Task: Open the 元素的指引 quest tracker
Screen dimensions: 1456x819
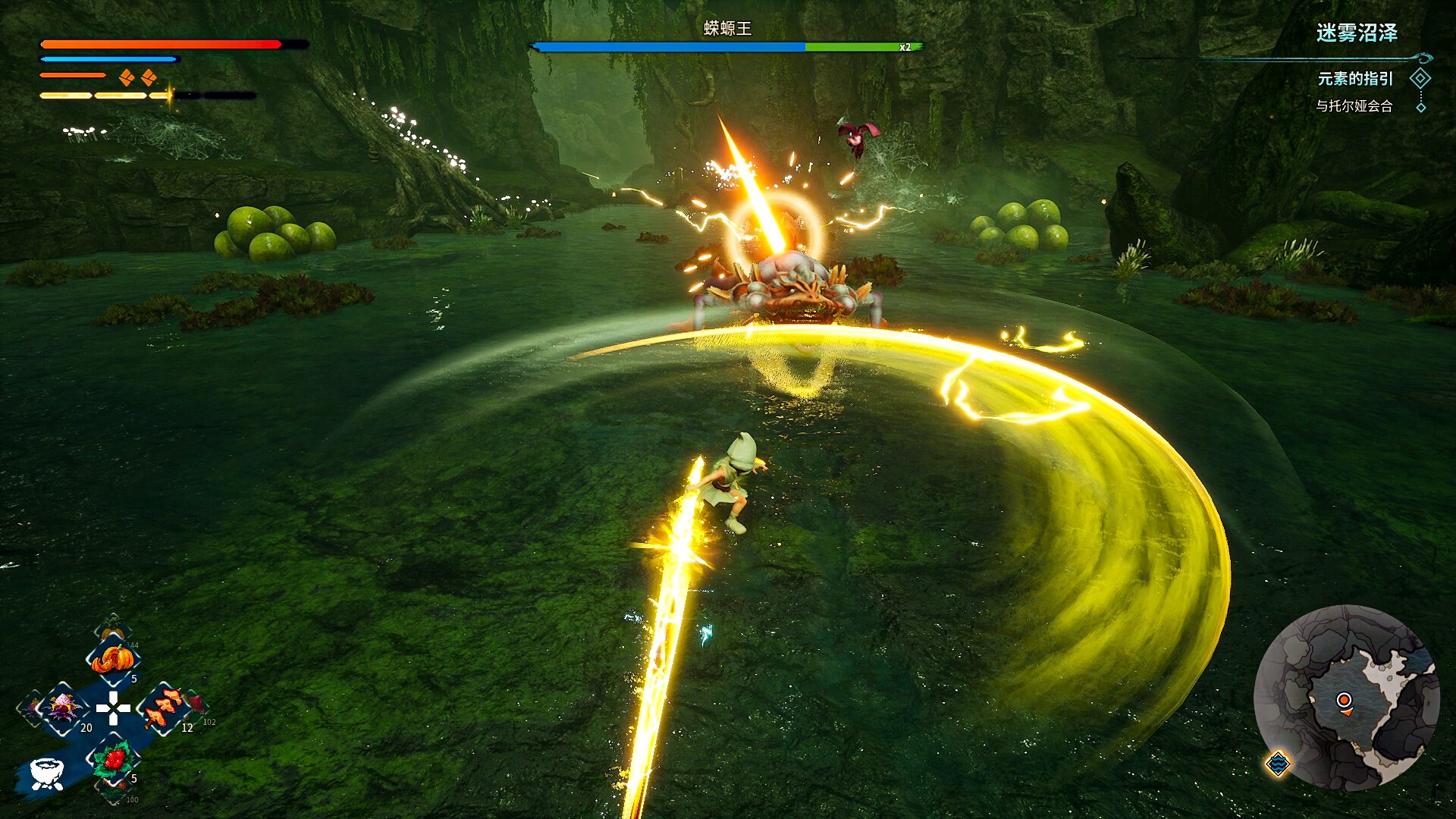Action: [1355, 79]
